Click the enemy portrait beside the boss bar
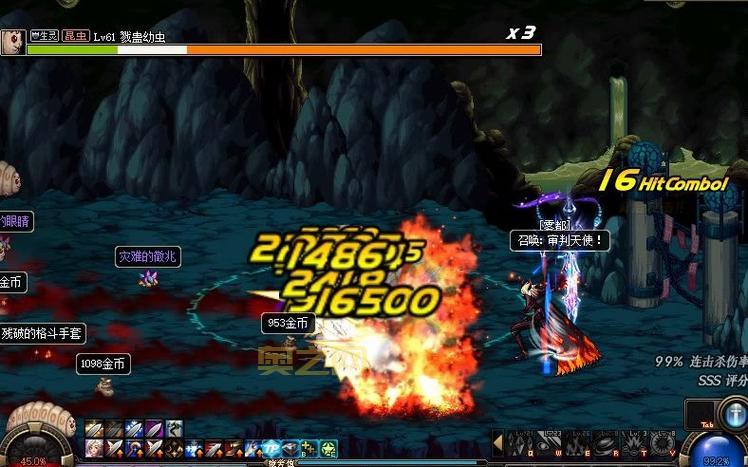748x467 pixels. 13,41
